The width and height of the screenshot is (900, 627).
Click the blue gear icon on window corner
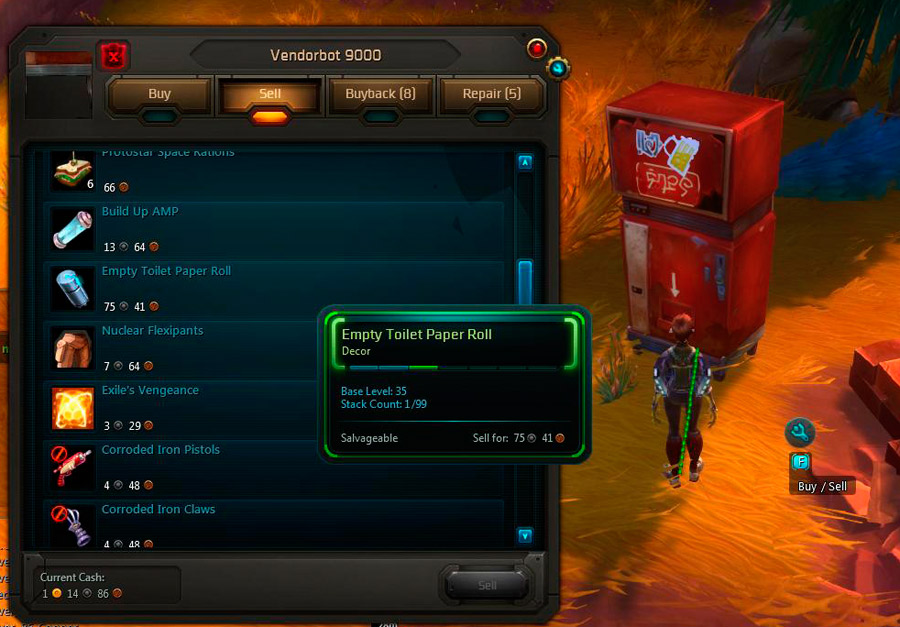click(558, 68)
